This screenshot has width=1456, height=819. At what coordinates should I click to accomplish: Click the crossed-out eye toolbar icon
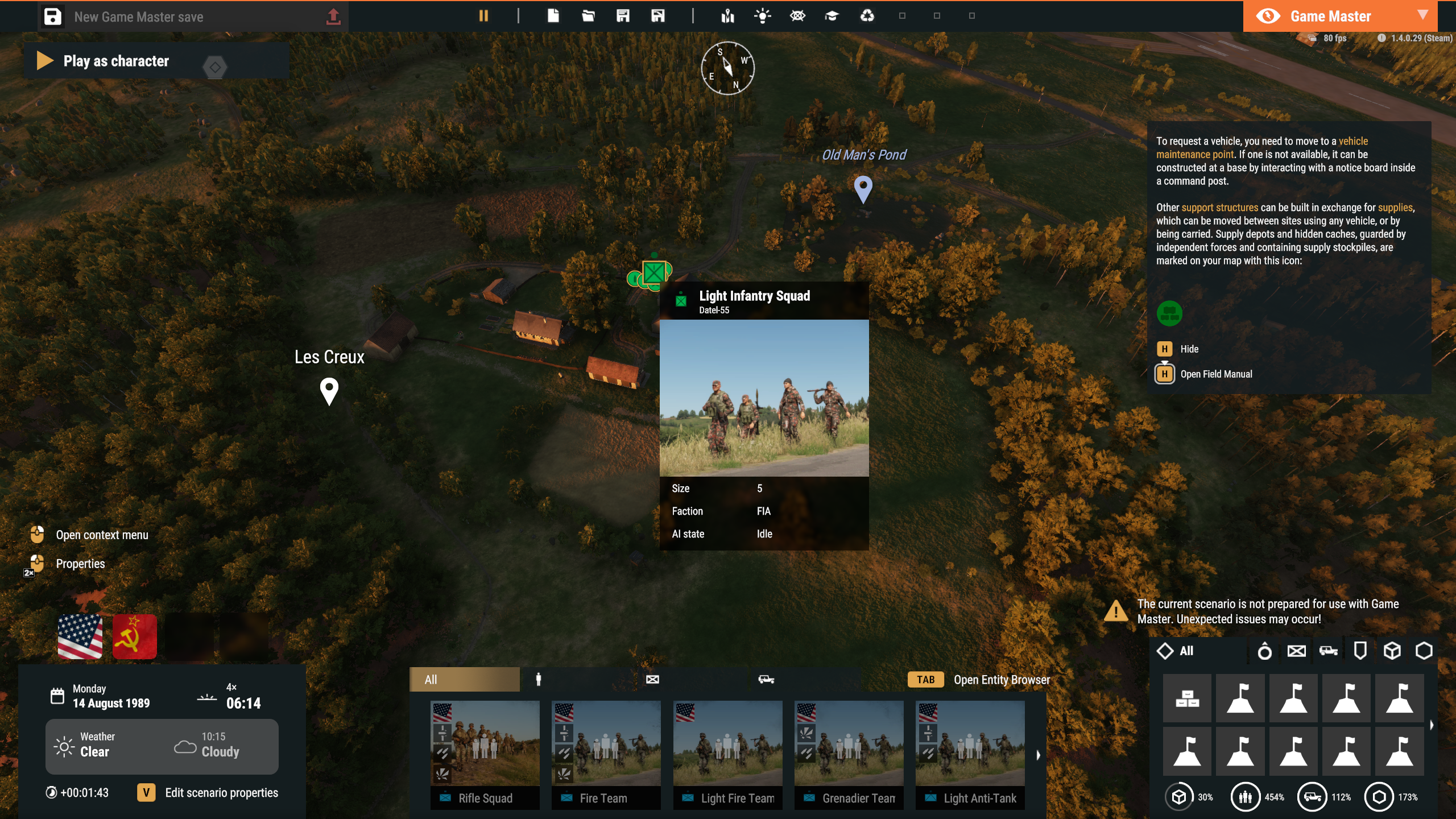tap(797, 16)
